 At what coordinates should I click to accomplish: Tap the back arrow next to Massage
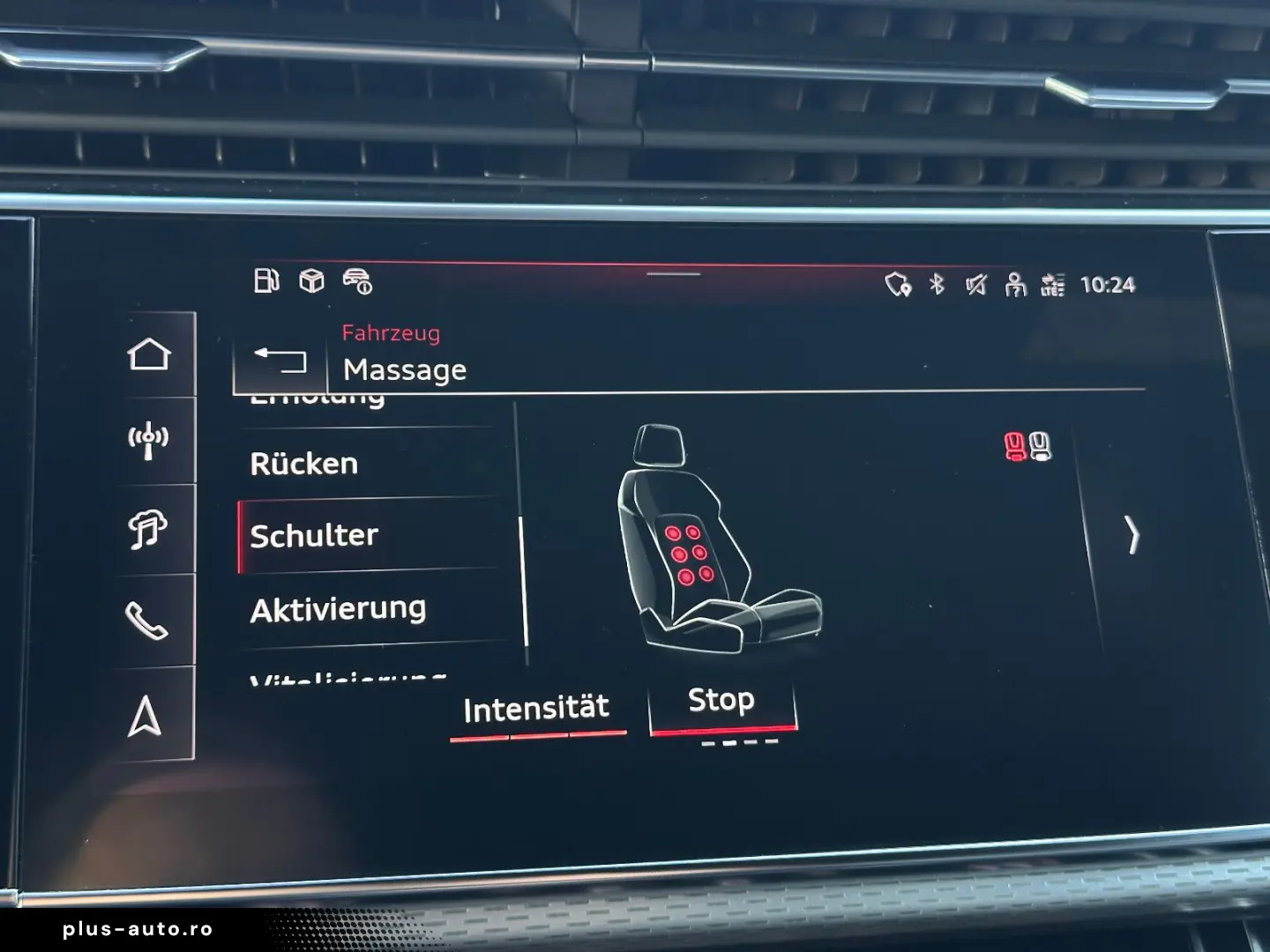coord(280,360)
